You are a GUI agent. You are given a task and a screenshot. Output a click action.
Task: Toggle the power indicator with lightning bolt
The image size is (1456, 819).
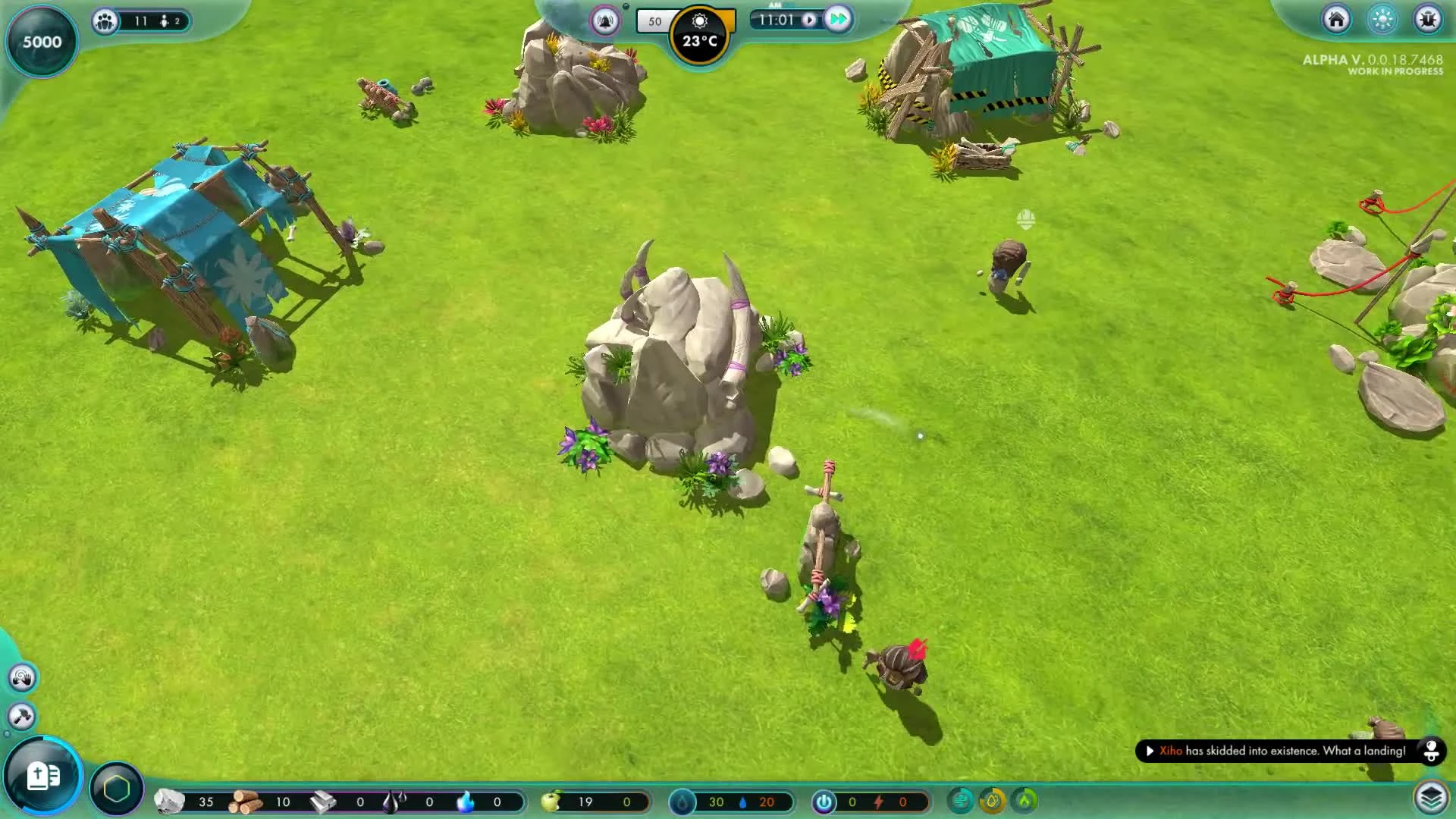click(824, 801)
